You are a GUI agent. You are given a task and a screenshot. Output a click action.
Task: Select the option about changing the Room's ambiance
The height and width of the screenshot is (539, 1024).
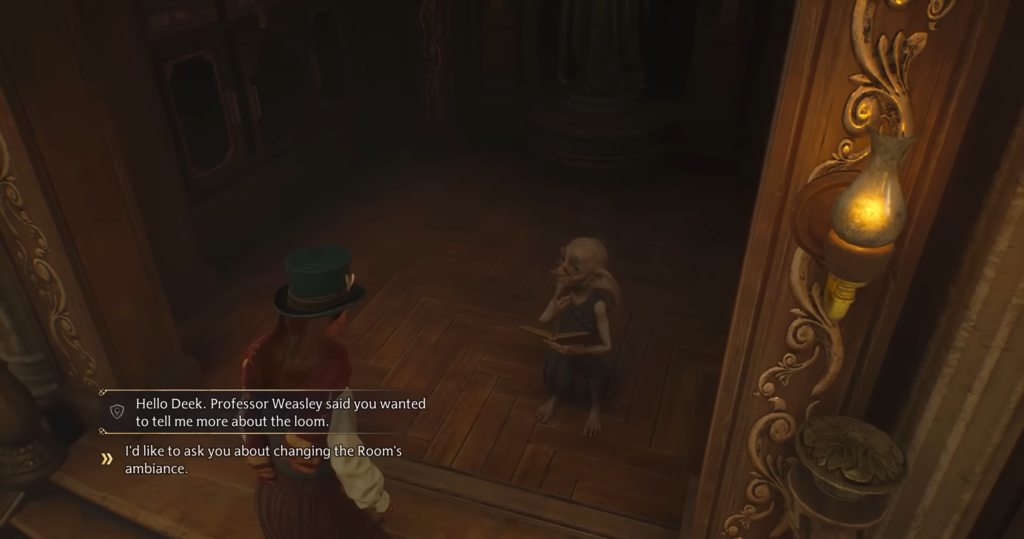point(263,459)
